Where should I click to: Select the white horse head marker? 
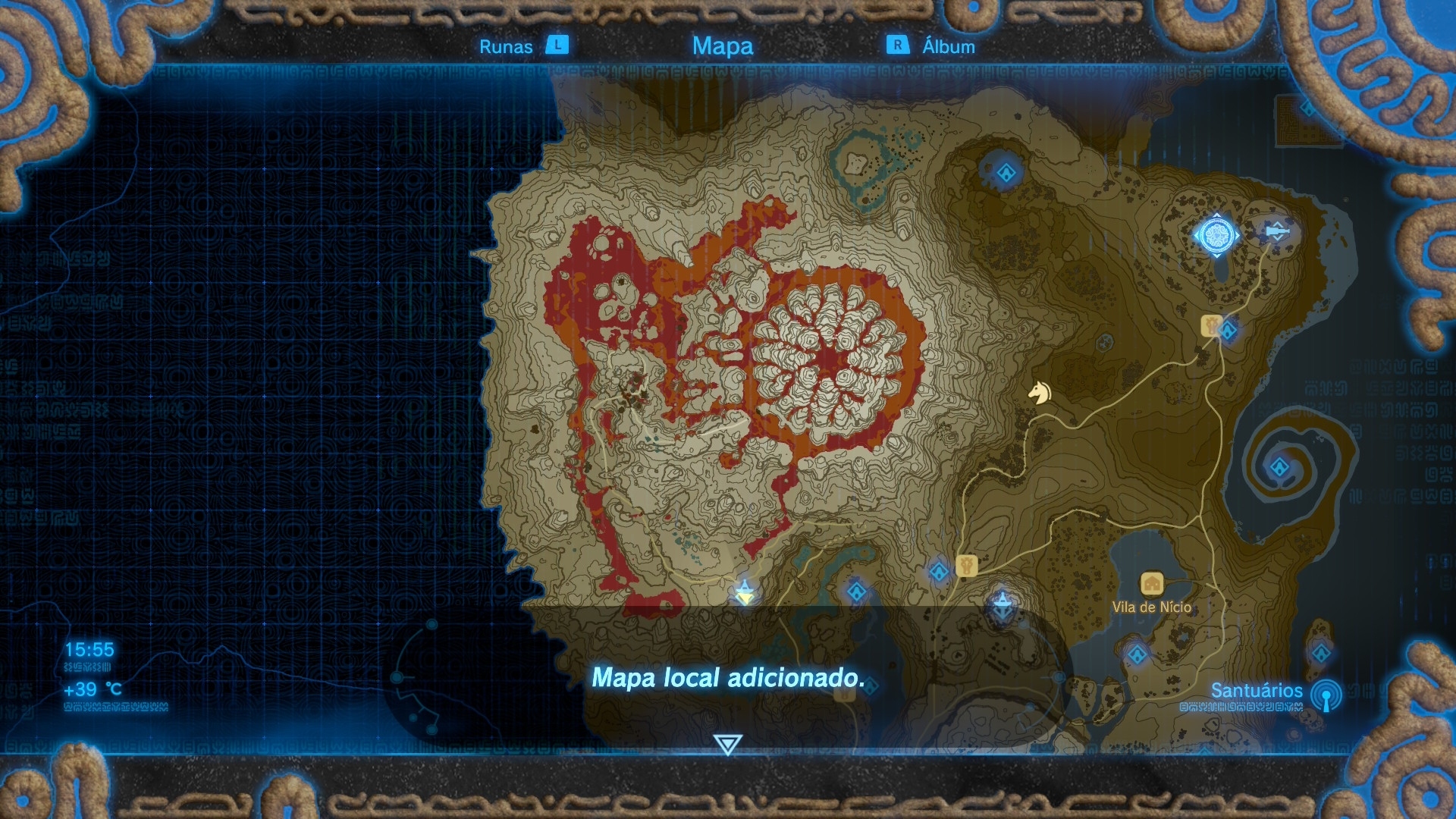[1039, 392]
